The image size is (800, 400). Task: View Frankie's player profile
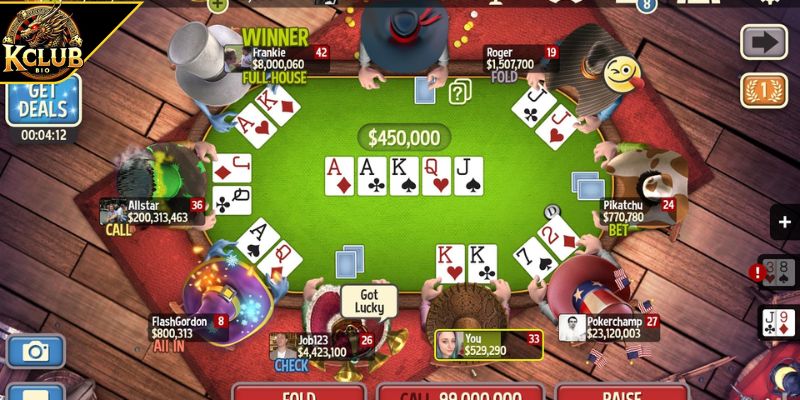click(284, 59)
